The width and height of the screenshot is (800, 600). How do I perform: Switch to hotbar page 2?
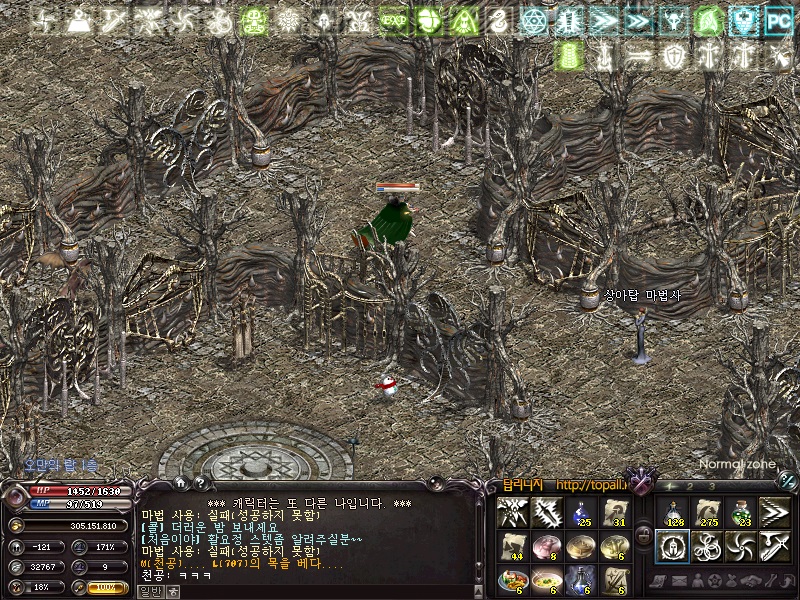point(689,486)
